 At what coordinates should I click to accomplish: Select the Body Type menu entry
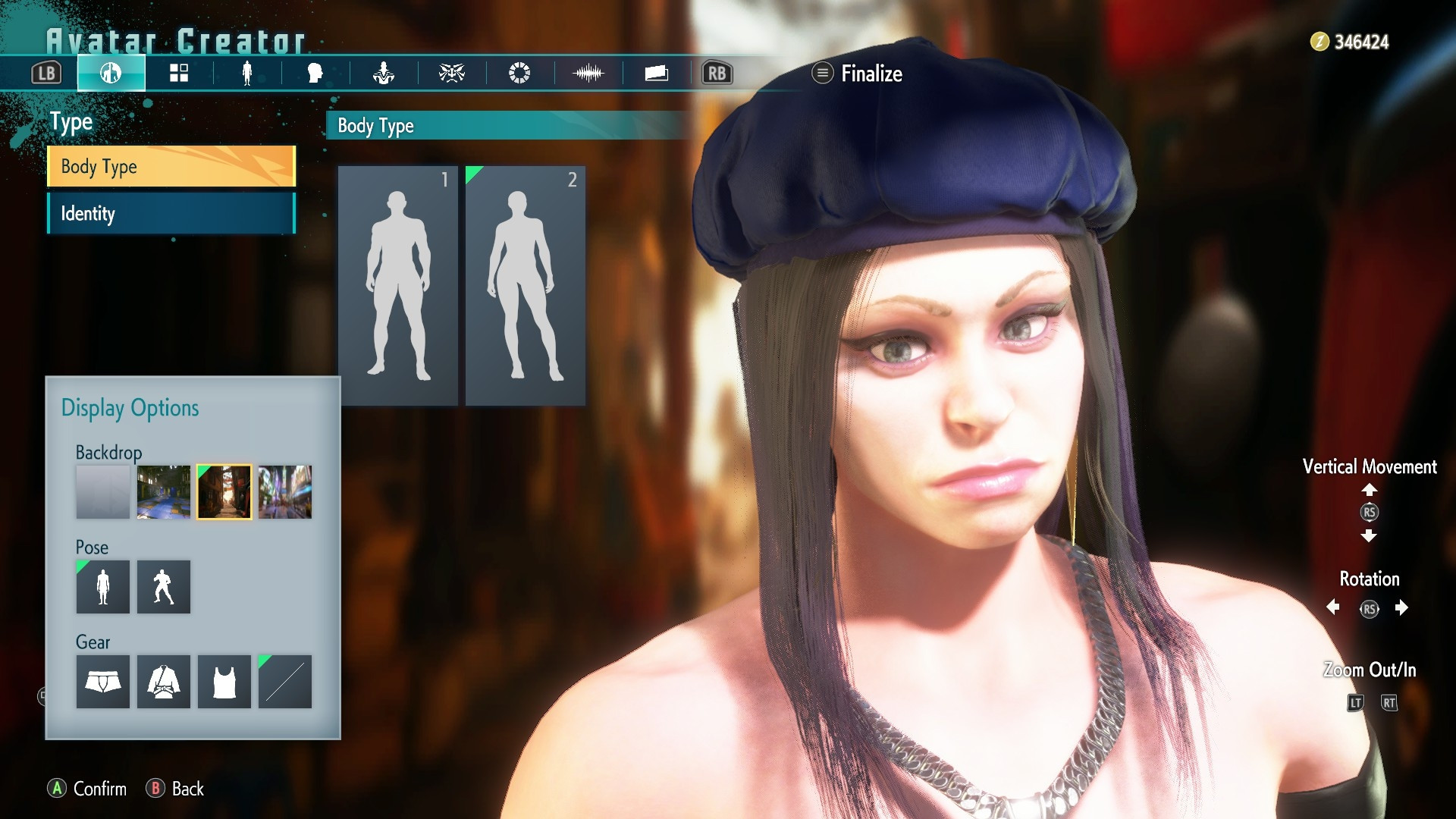(171, 166)
